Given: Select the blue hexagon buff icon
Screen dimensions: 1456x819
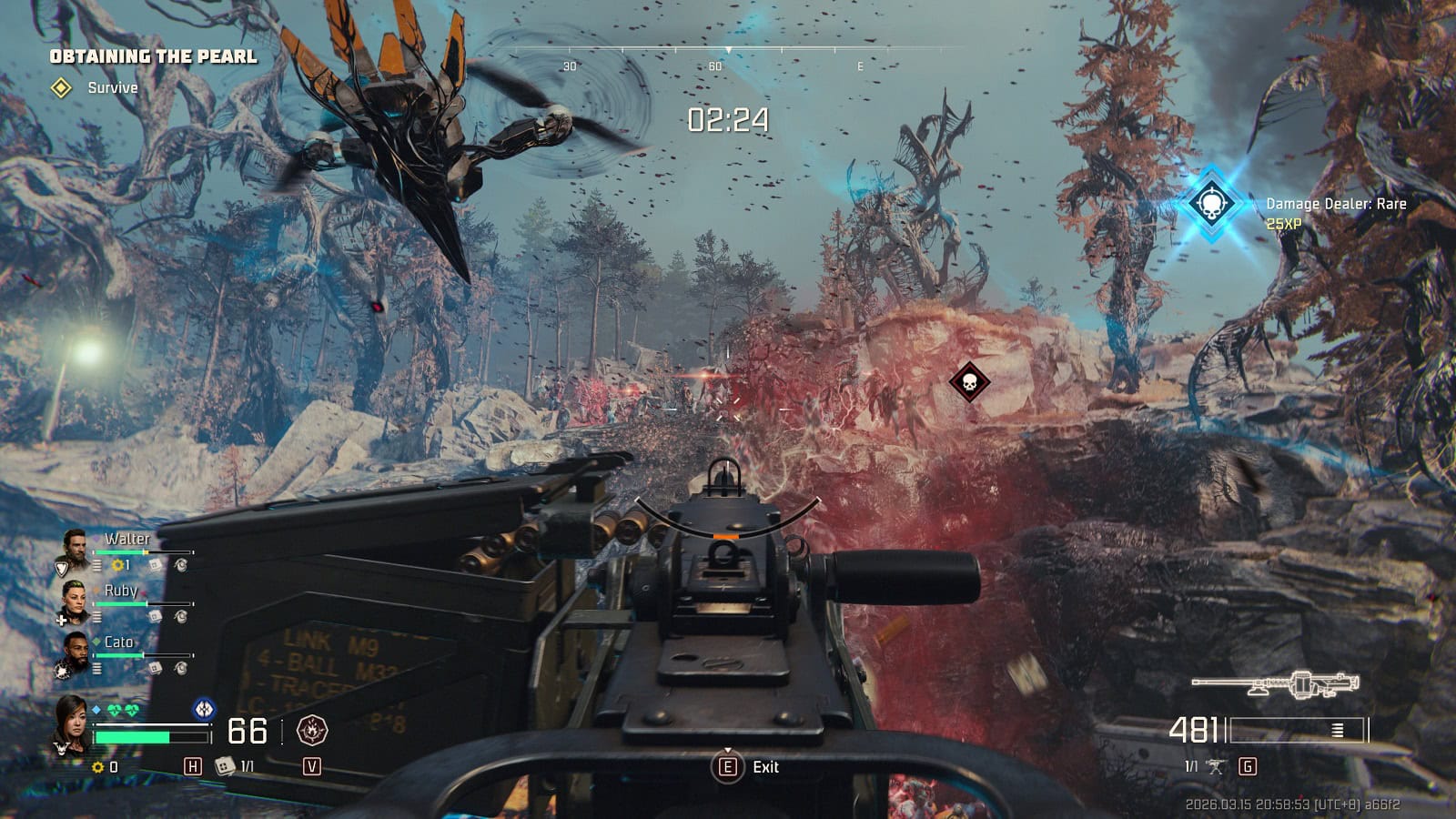Looking at the screenshot, I should click(x=204, y=708).
